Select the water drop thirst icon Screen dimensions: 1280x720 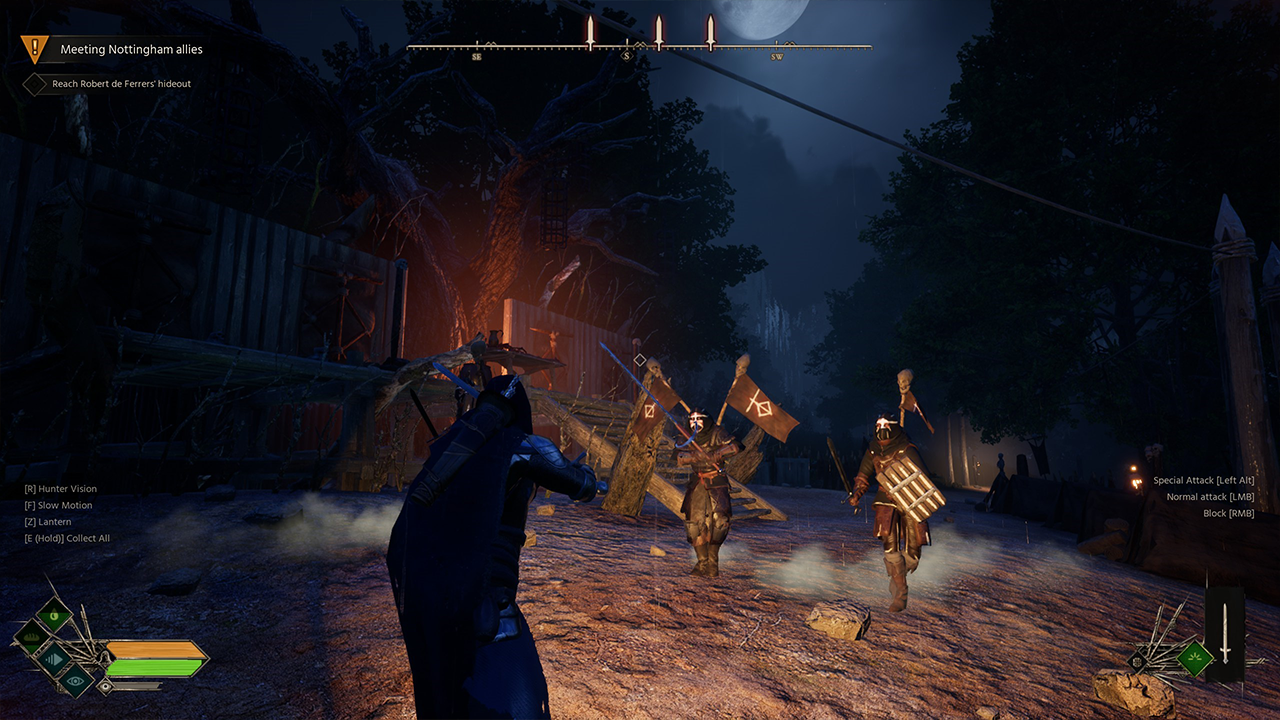click(53, 613)
